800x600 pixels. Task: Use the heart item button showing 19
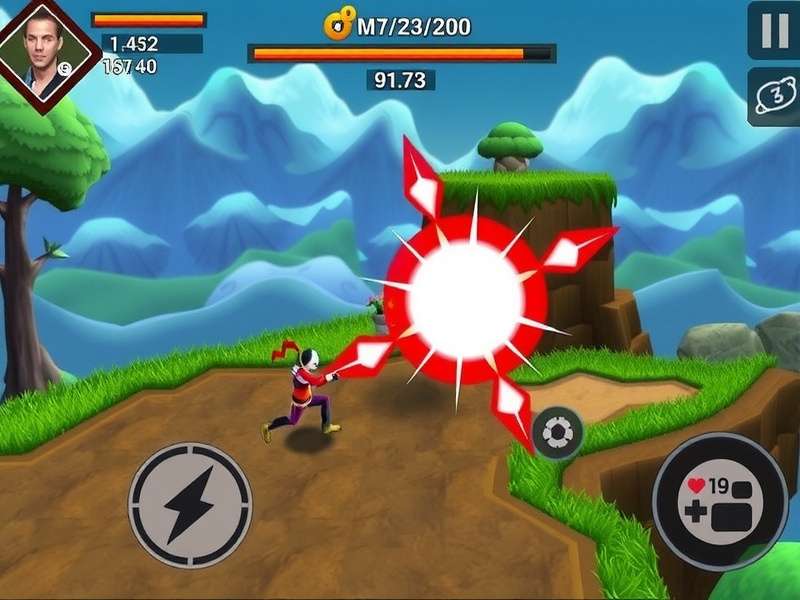(x=719, y=502)
